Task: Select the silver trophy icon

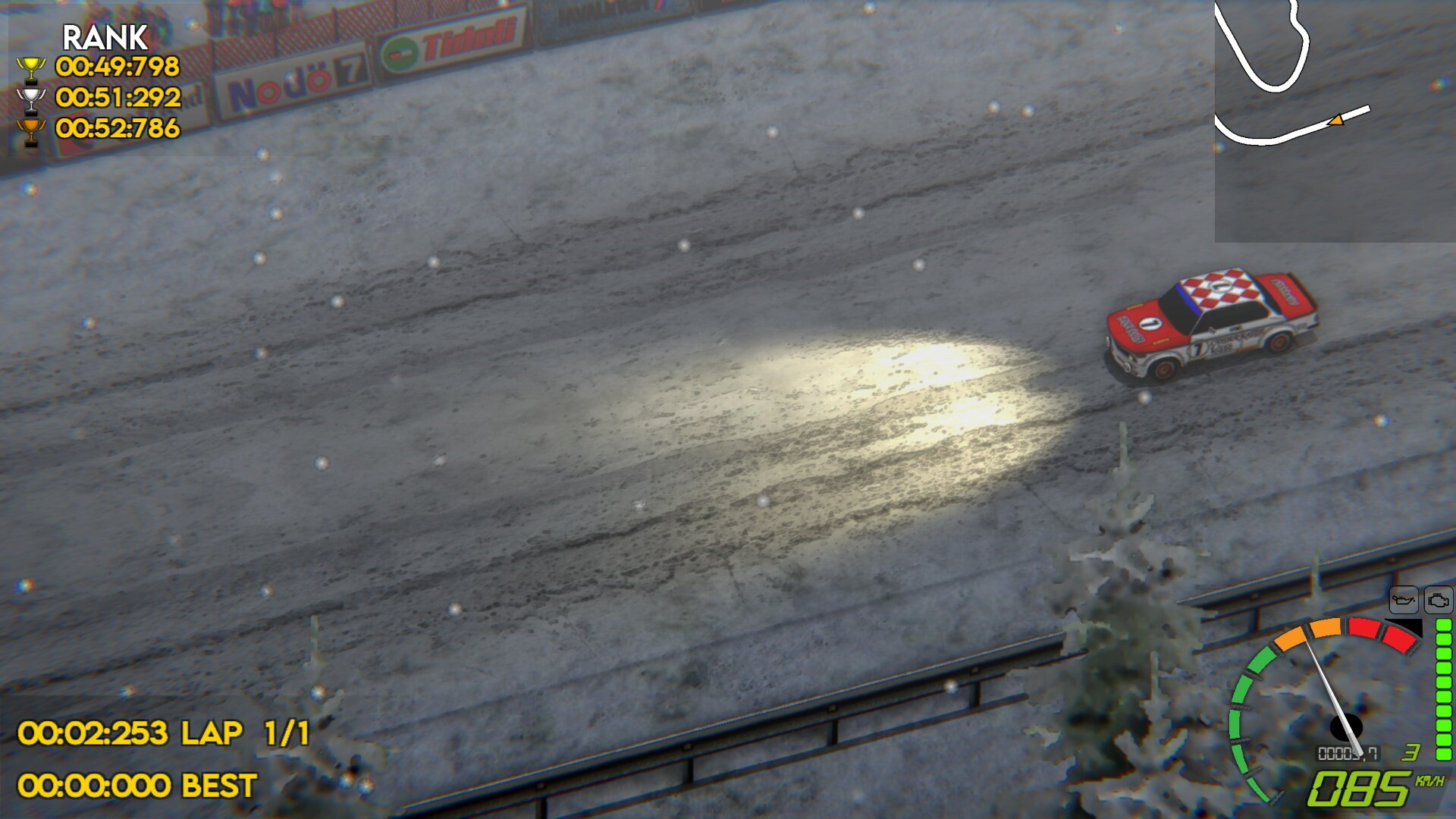Action: [32, 99]
